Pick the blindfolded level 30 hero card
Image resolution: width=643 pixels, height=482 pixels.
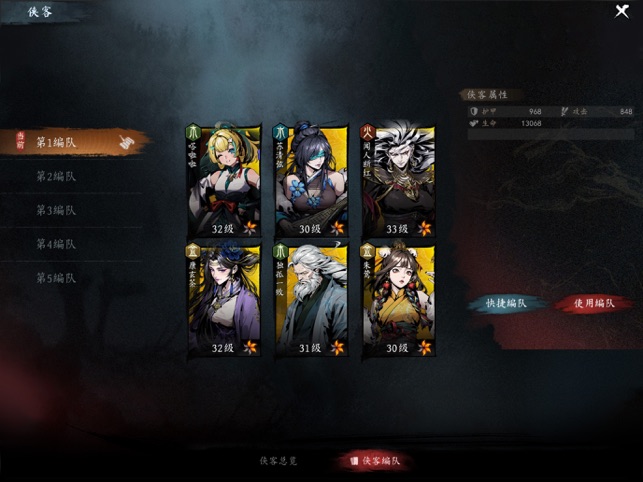point(310,180)
